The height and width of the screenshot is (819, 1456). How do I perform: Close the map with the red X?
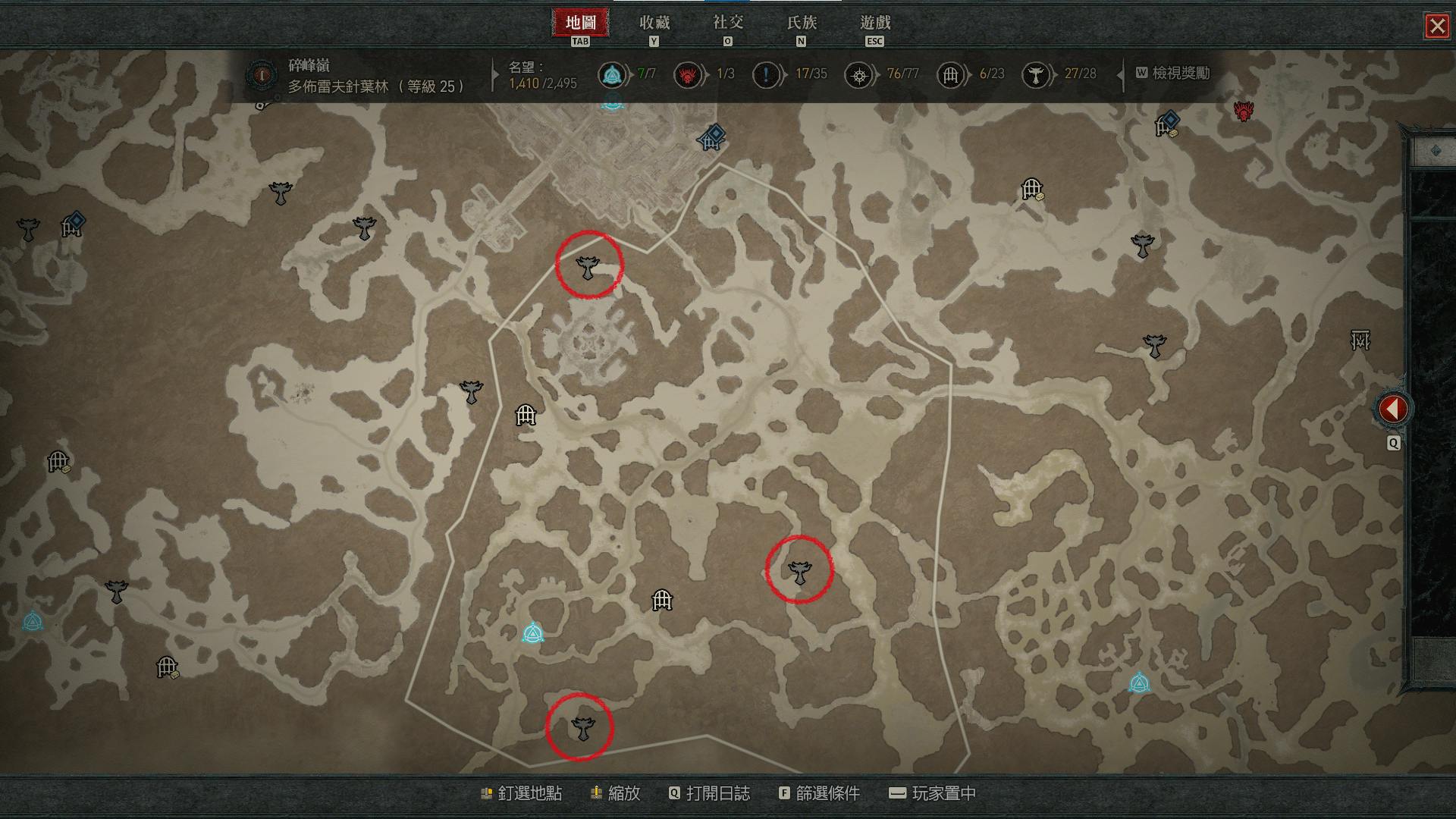tap(1436, 27)
